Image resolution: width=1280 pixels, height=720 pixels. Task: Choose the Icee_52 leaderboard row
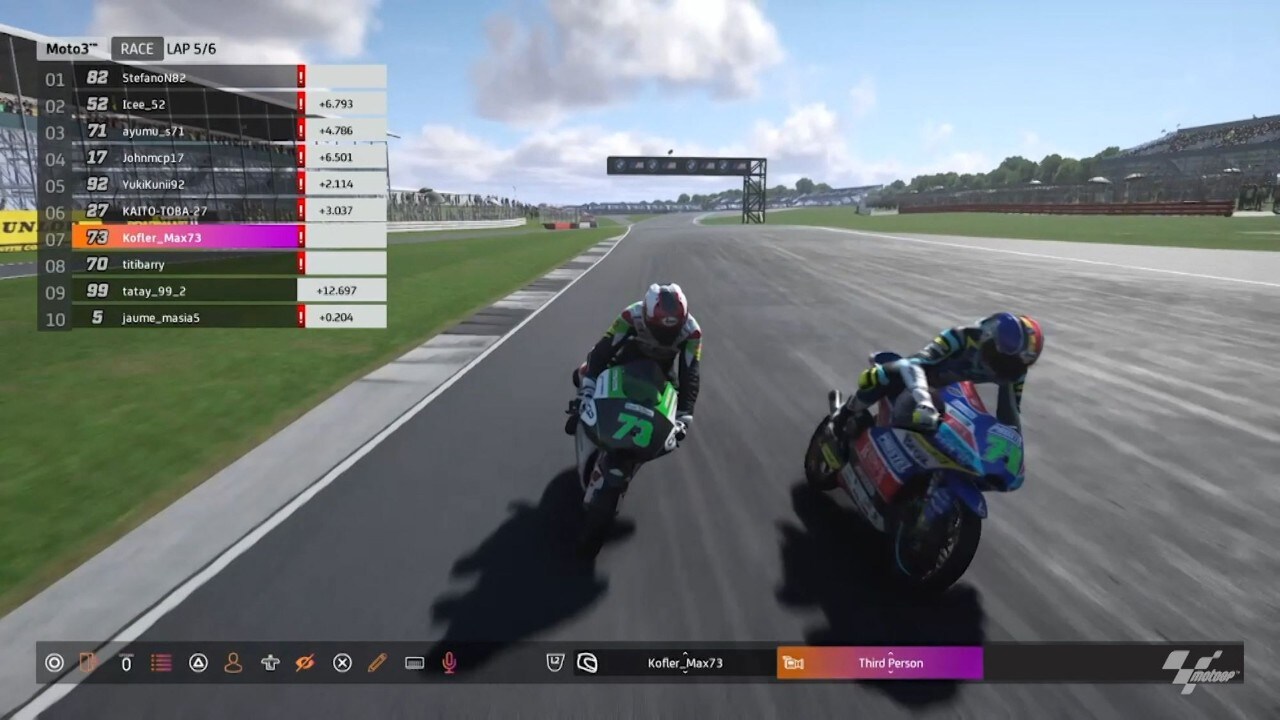(185, 104)
